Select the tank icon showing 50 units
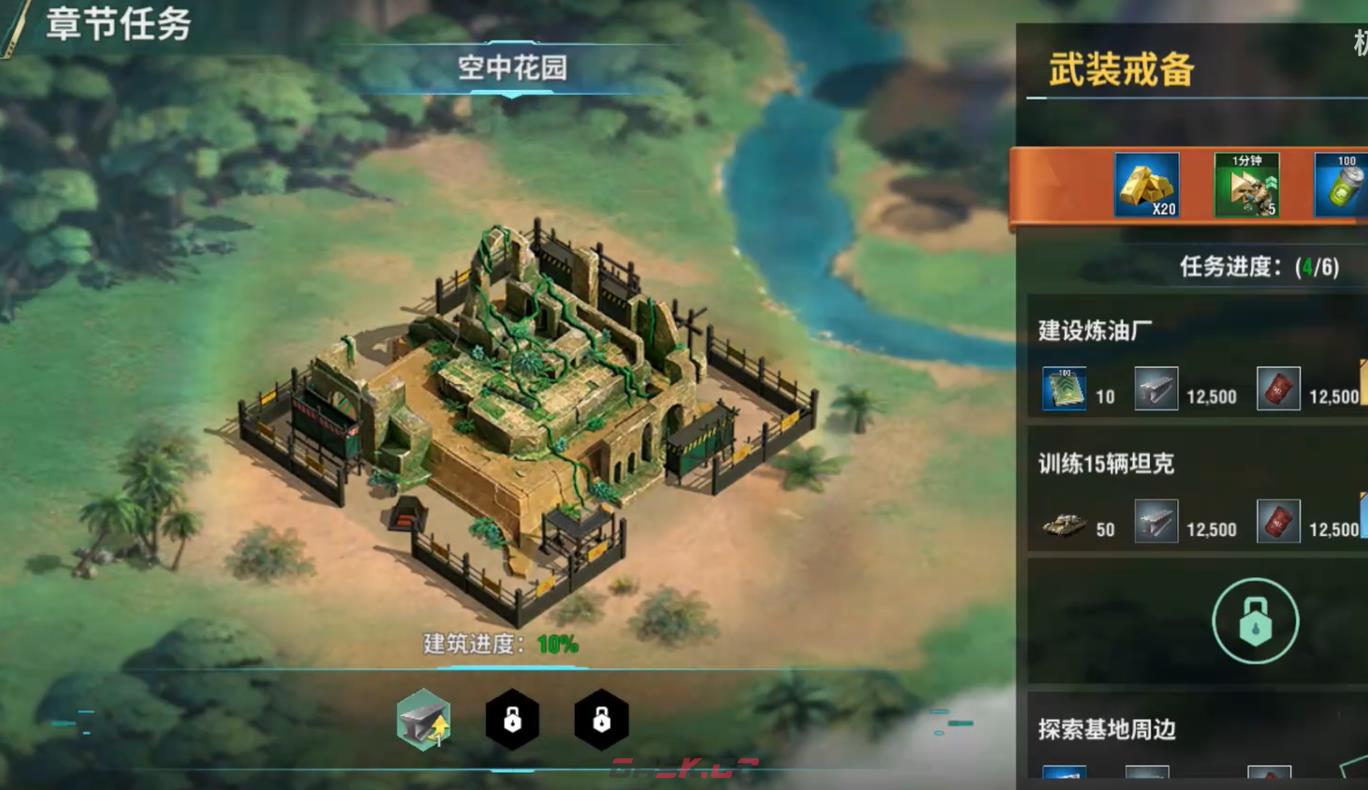The image size is (1368, 790). (1062, 523)
